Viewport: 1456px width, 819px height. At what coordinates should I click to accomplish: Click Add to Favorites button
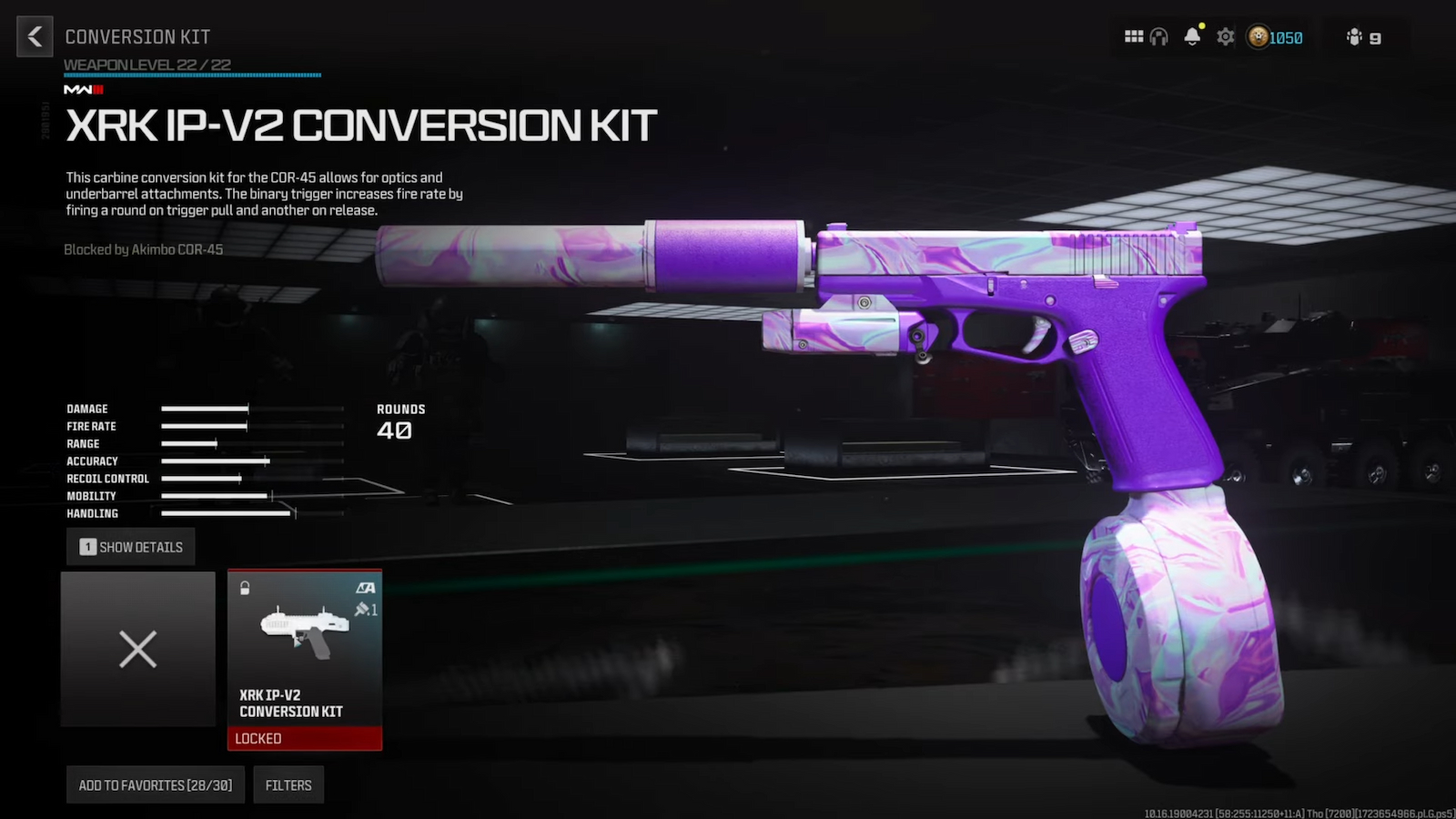coord(155,785)
